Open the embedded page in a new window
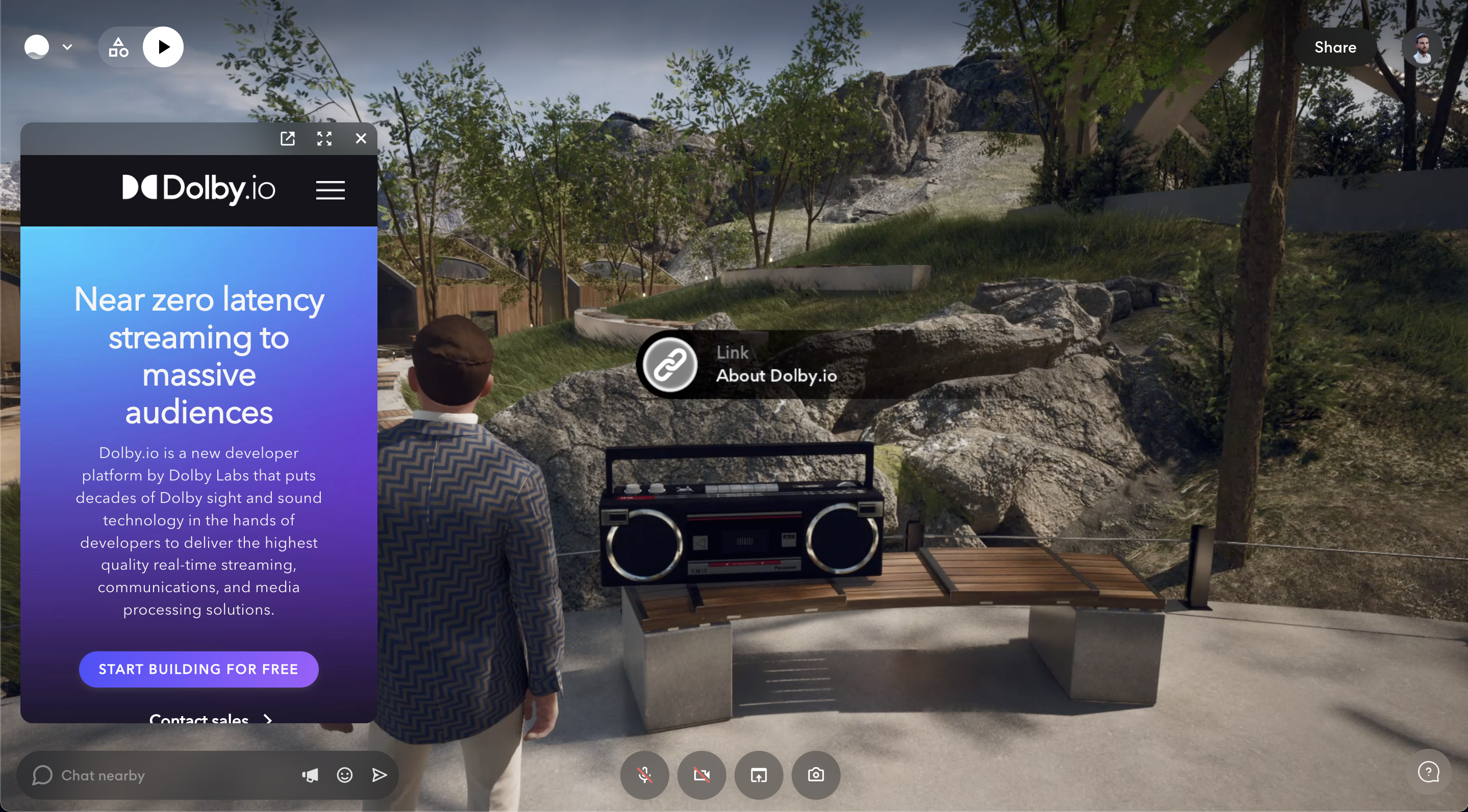 tap(288, 138)
